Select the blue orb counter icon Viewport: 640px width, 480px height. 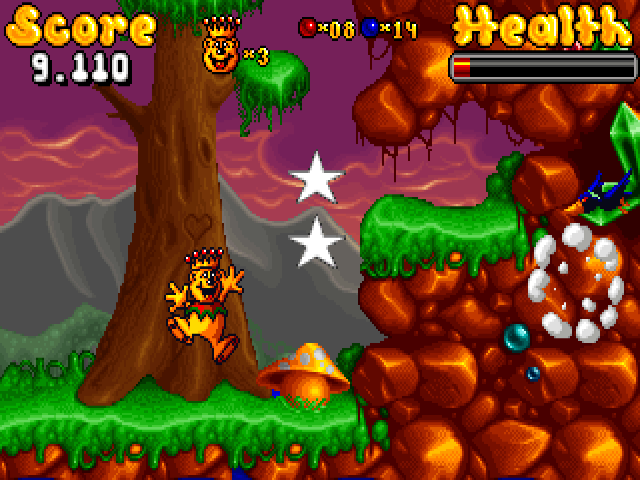369,29
